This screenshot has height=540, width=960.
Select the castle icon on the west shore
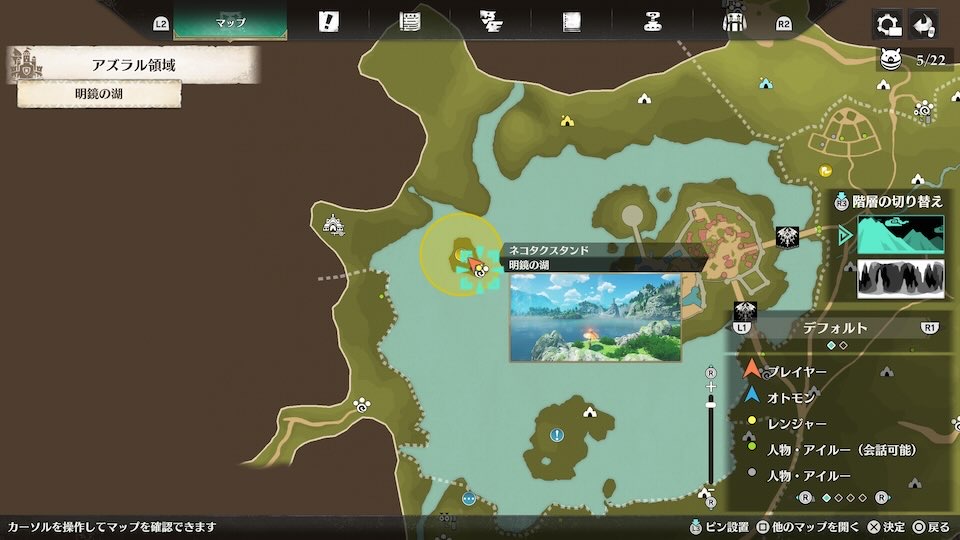point(333,225)
